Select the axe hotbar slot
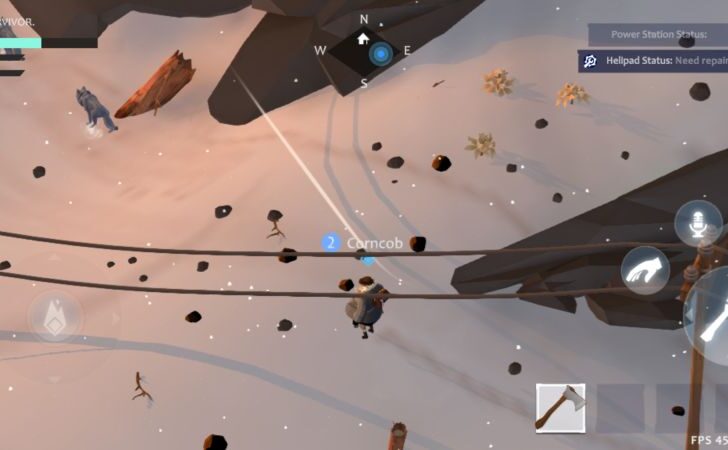728x450 pixels. coord(560,408)
